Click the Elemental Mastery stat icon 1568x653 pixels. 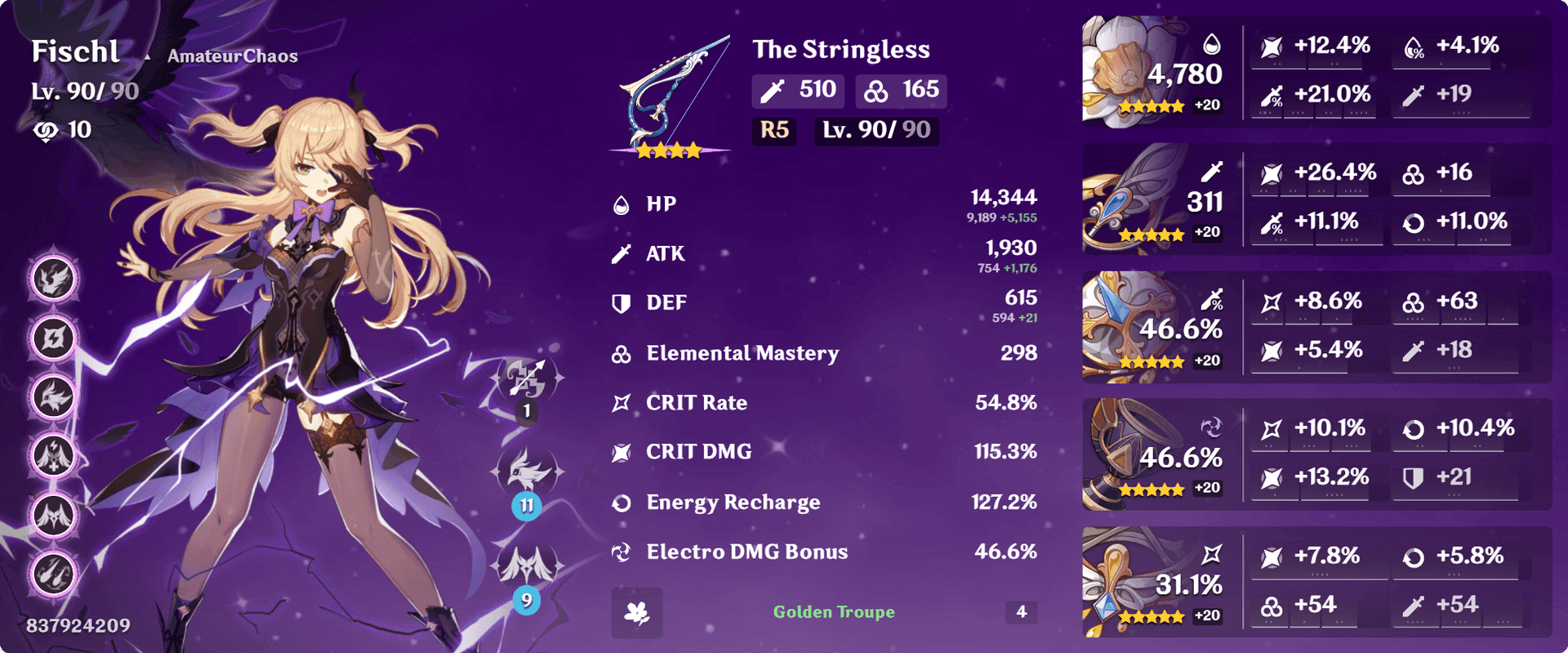[621, 353]
